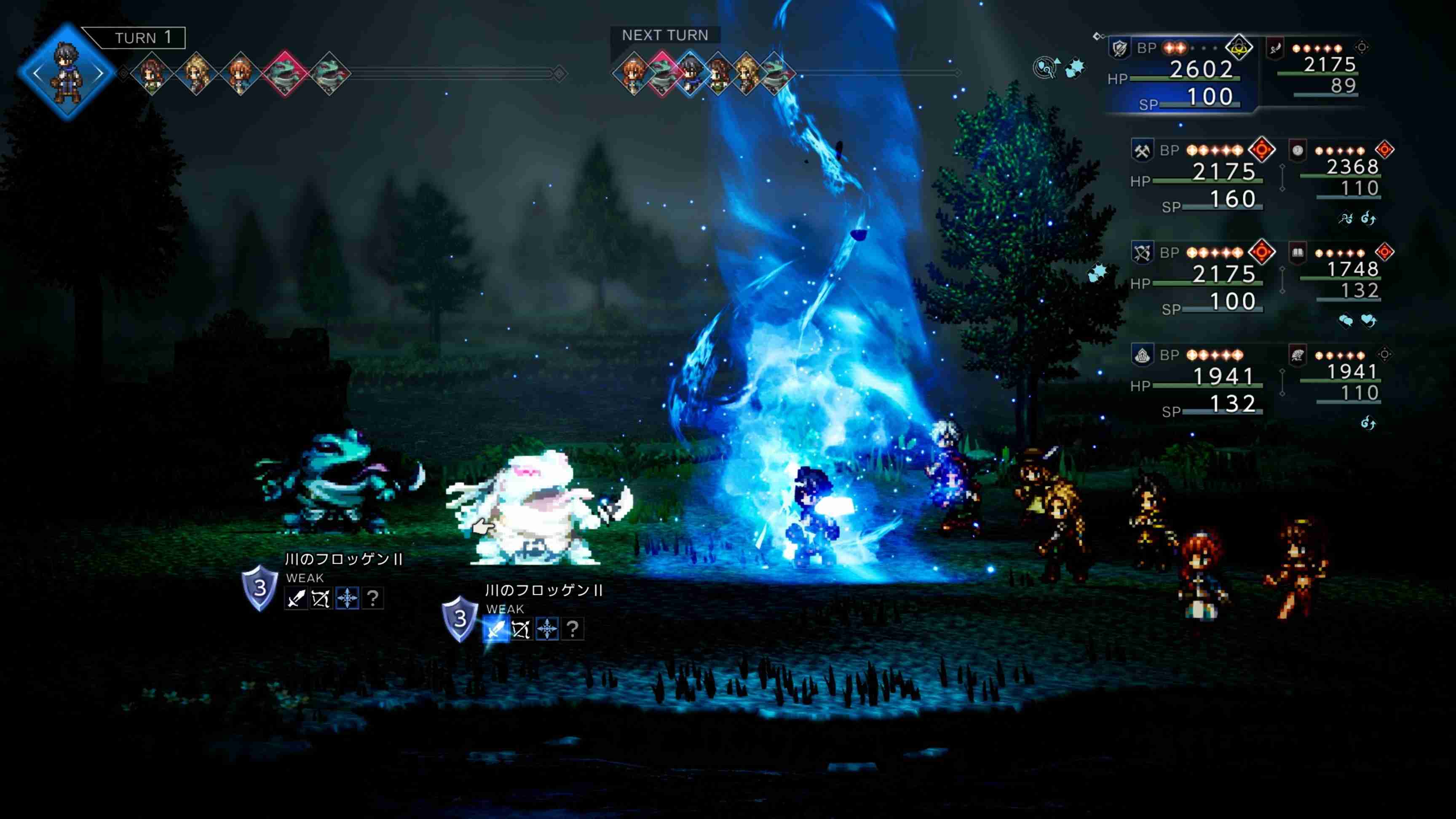This screenshot has height=819, width=1456.
Task: Toggle the yellow latent power diamond on the top panel
Action: 1240,48
